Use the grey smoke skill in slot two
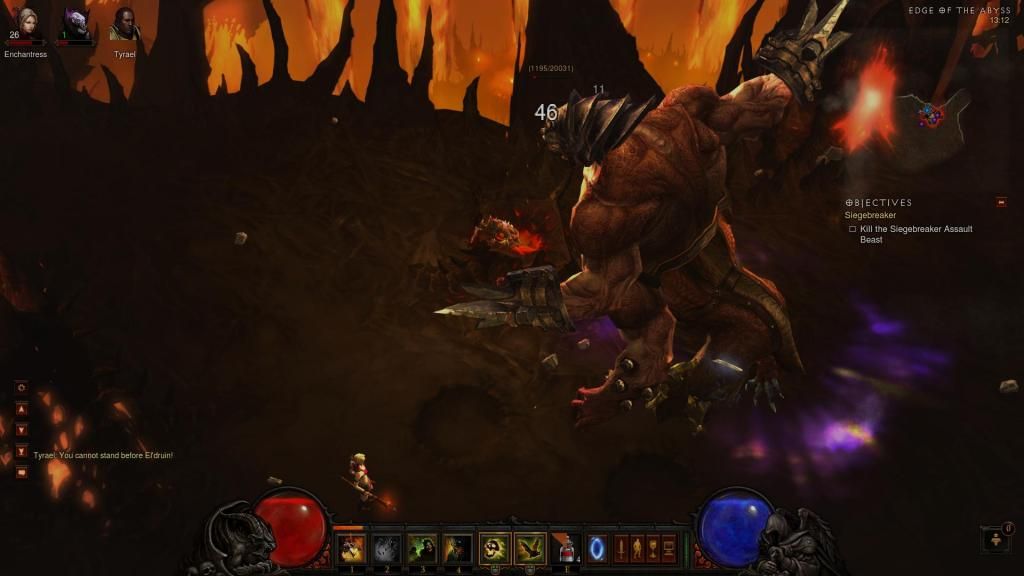1024x576 pixels. coord(387,548)
